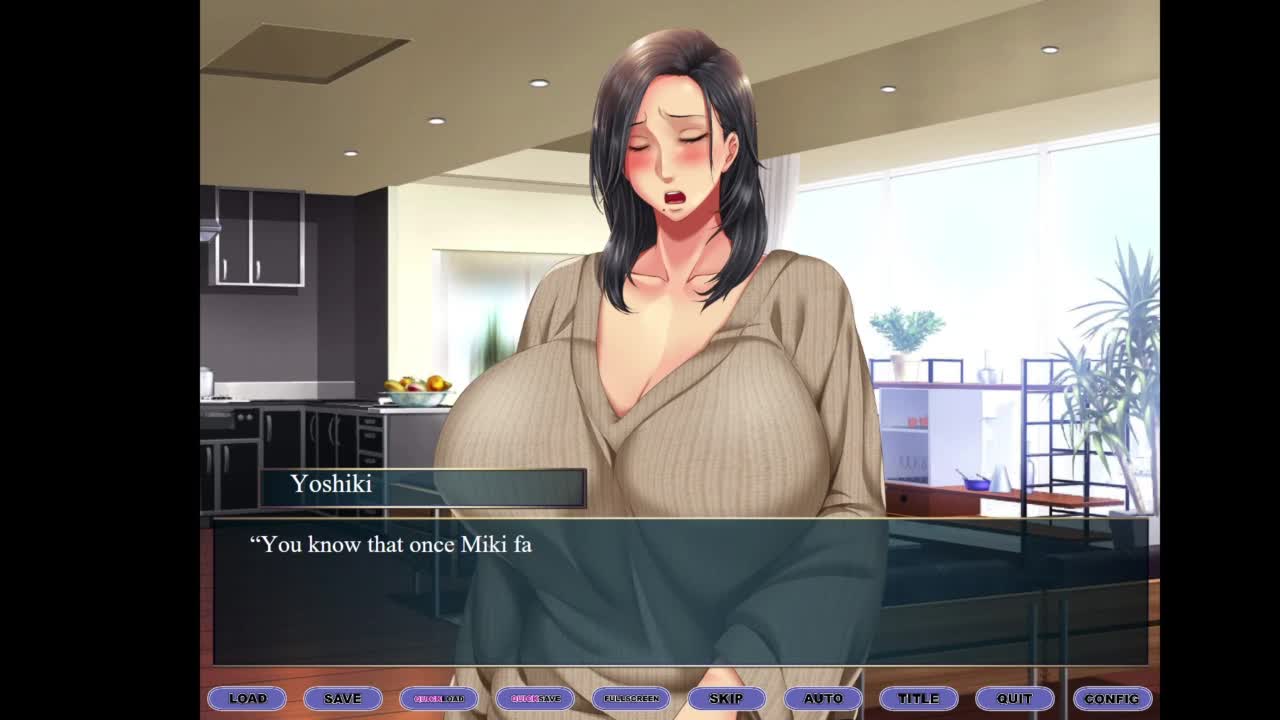The height and width of the screenshot is (720, 1280).
Task: Open the Save menu
Action: click(343, 698)
